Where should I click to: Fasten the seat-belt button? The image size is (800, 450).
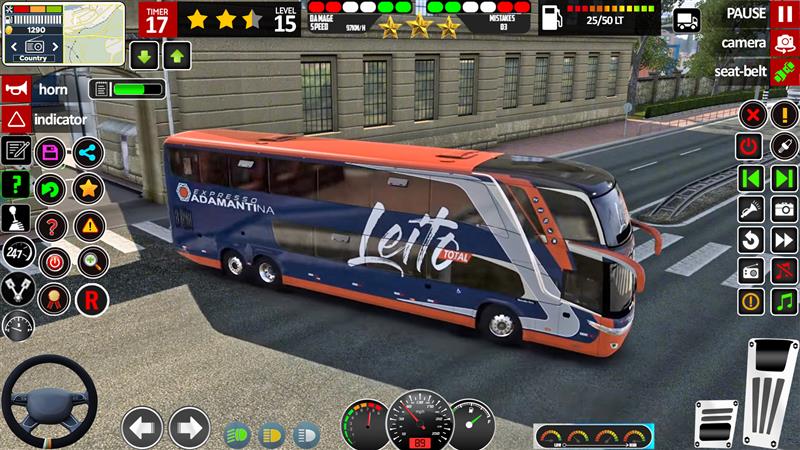pos(783,71)
